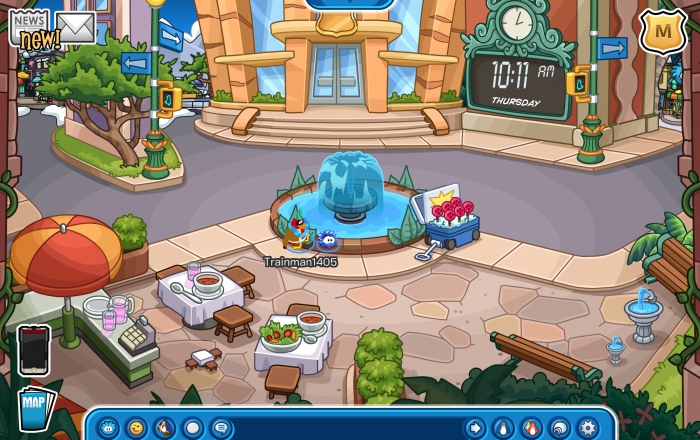Select the throw snowball button
Image resolution: width=700 pixels, height=440 pixels.
pyautogui.click(x=193, y=427)
